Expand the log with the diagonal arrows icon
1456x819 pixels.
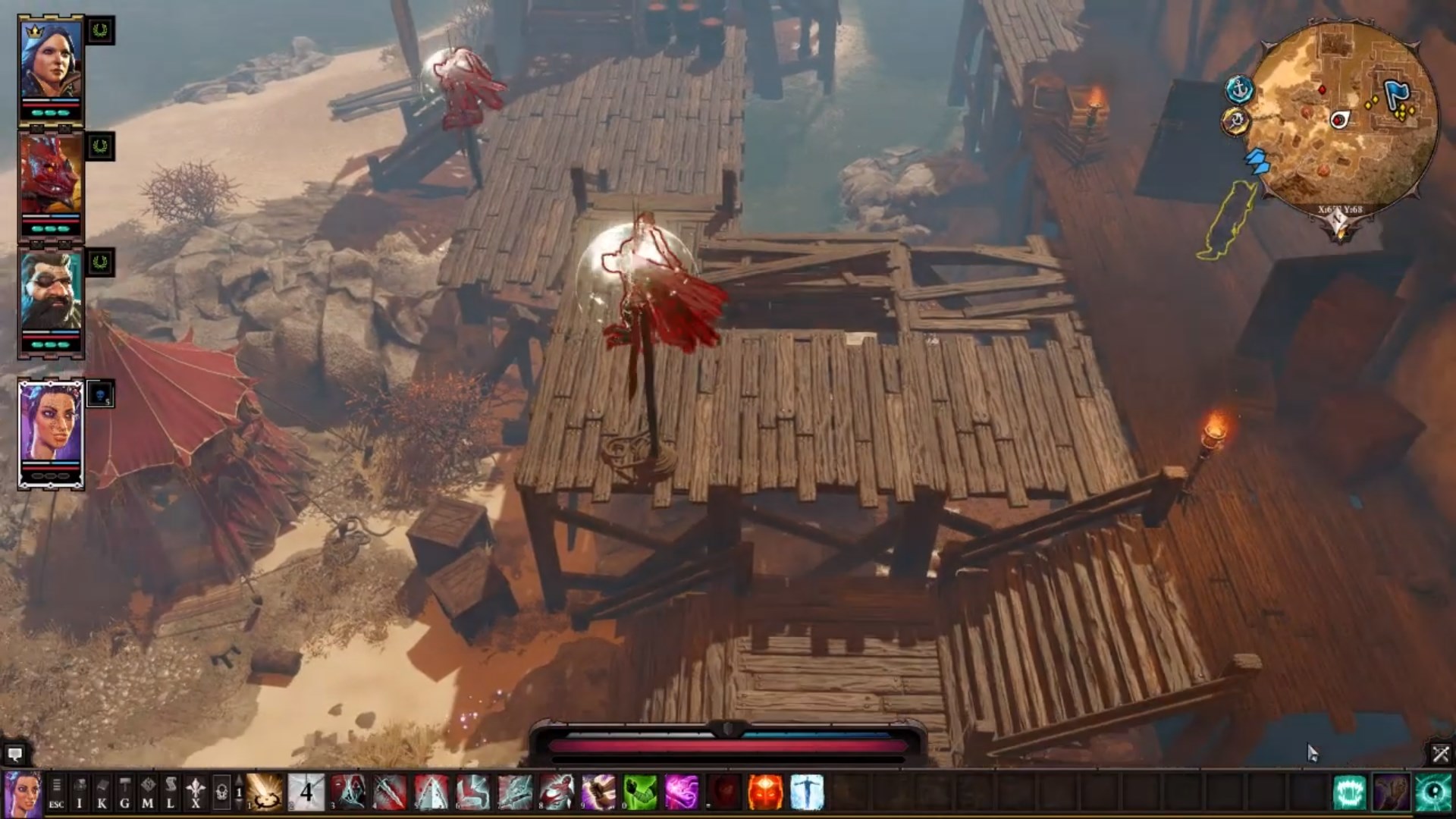tap(1439, 752)
